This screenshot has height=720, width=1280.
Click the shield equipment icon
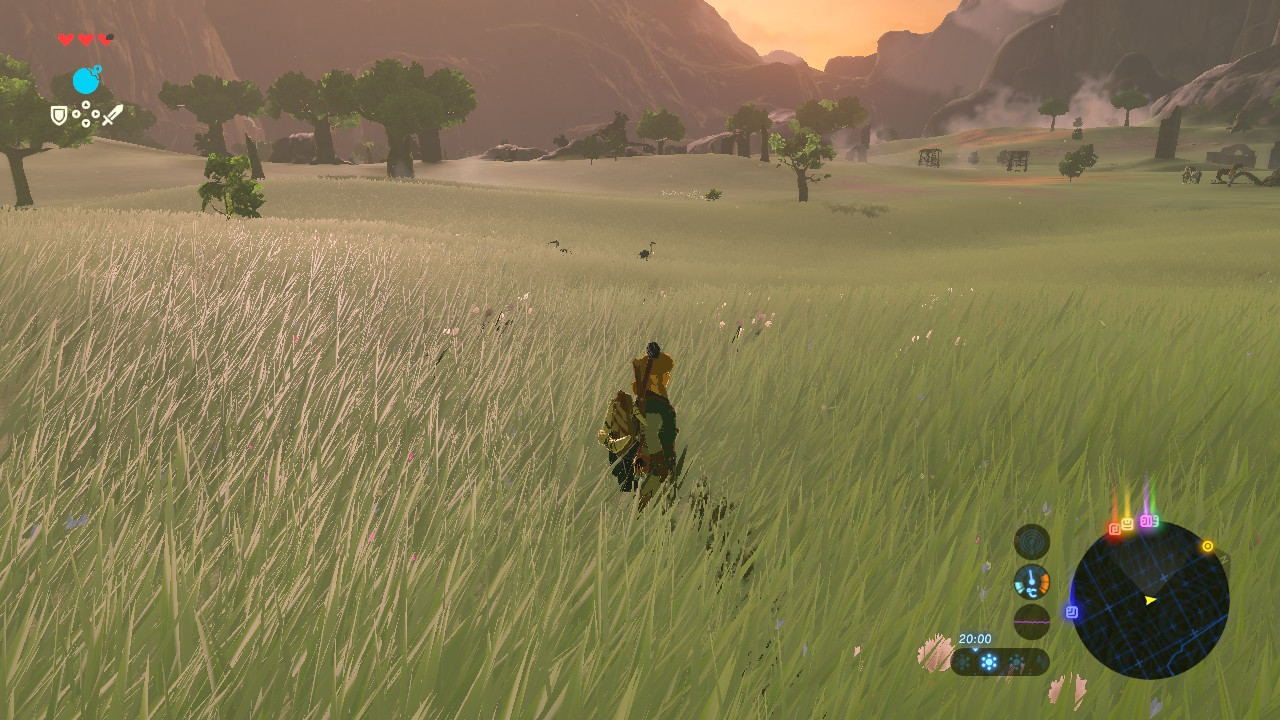59,115
